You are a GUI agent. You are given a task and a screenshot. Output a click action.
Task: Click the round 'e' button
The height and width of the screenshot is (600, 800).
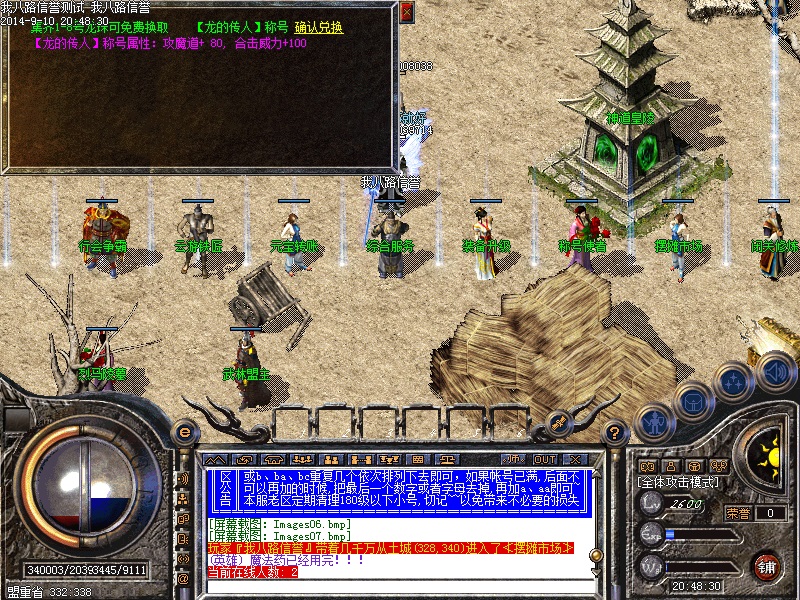coord(184,431)
